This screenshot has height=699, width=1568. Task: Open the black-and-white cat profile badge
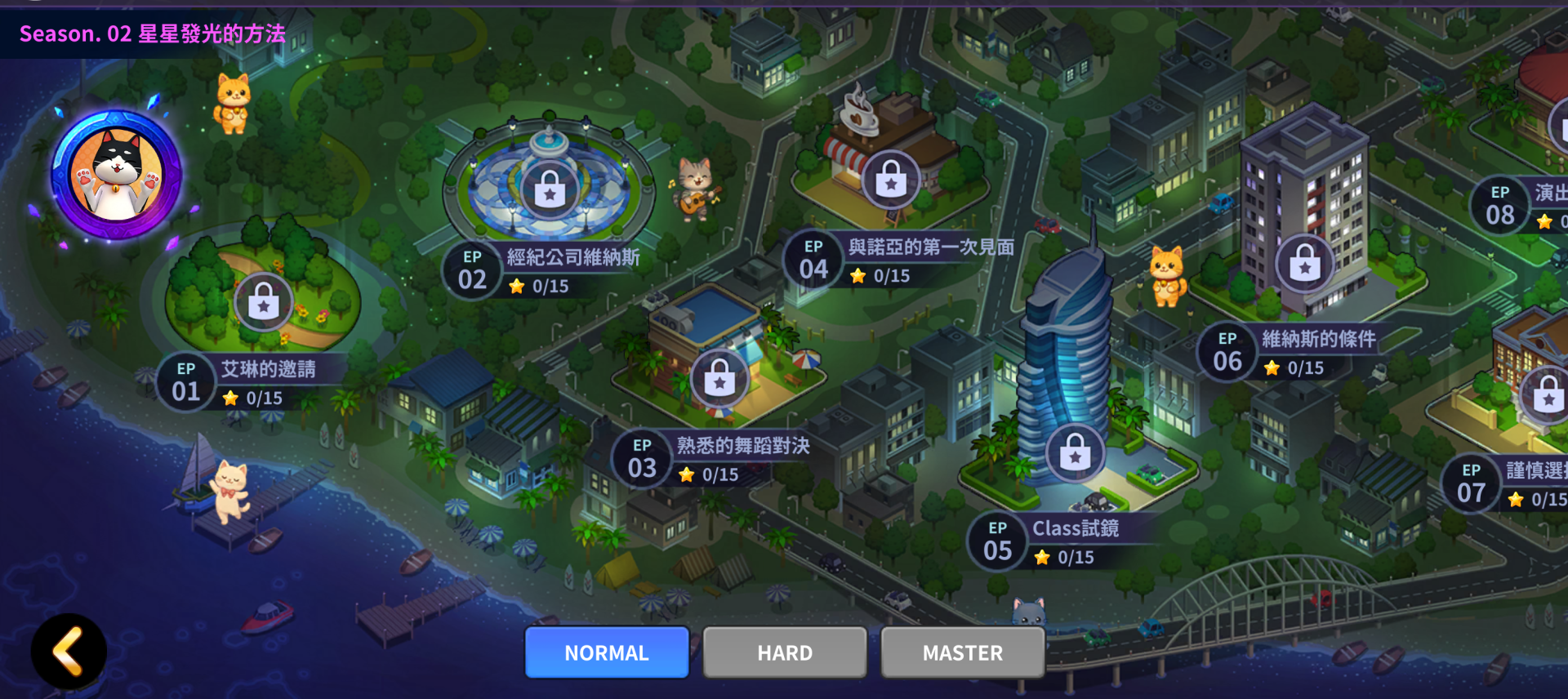[117, 175]
